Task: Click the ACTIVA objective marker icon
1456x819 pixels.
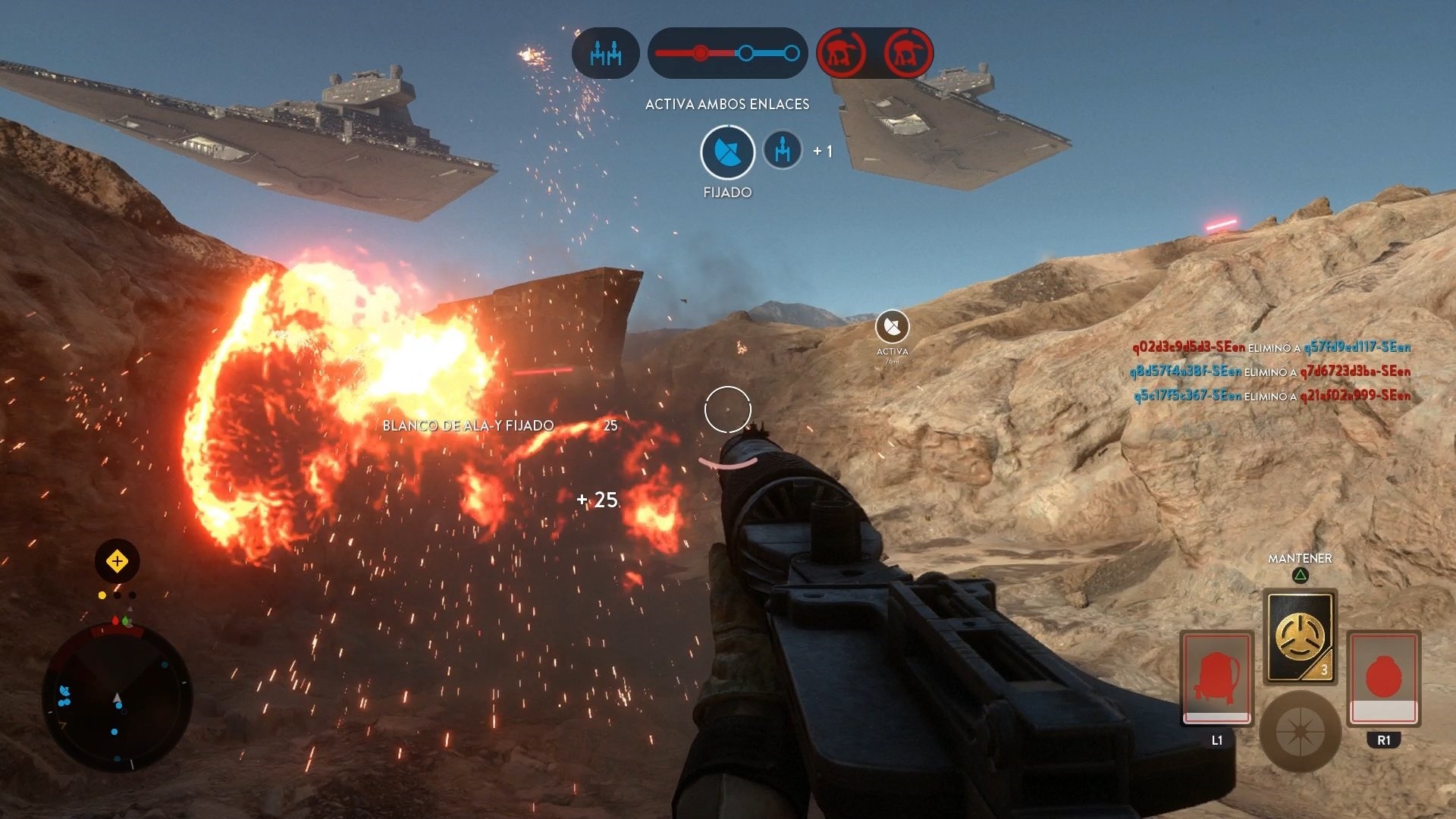Action: 893,328
